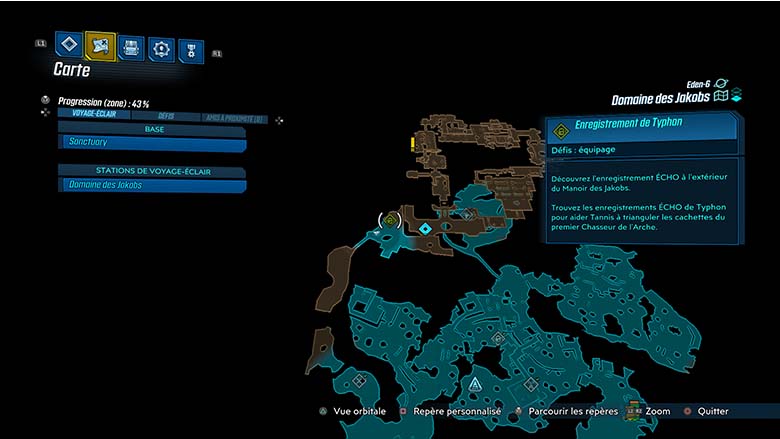Screen dimensions: 780x439
Task: Open the inventory chest menu tab
Action: [131, 47]
